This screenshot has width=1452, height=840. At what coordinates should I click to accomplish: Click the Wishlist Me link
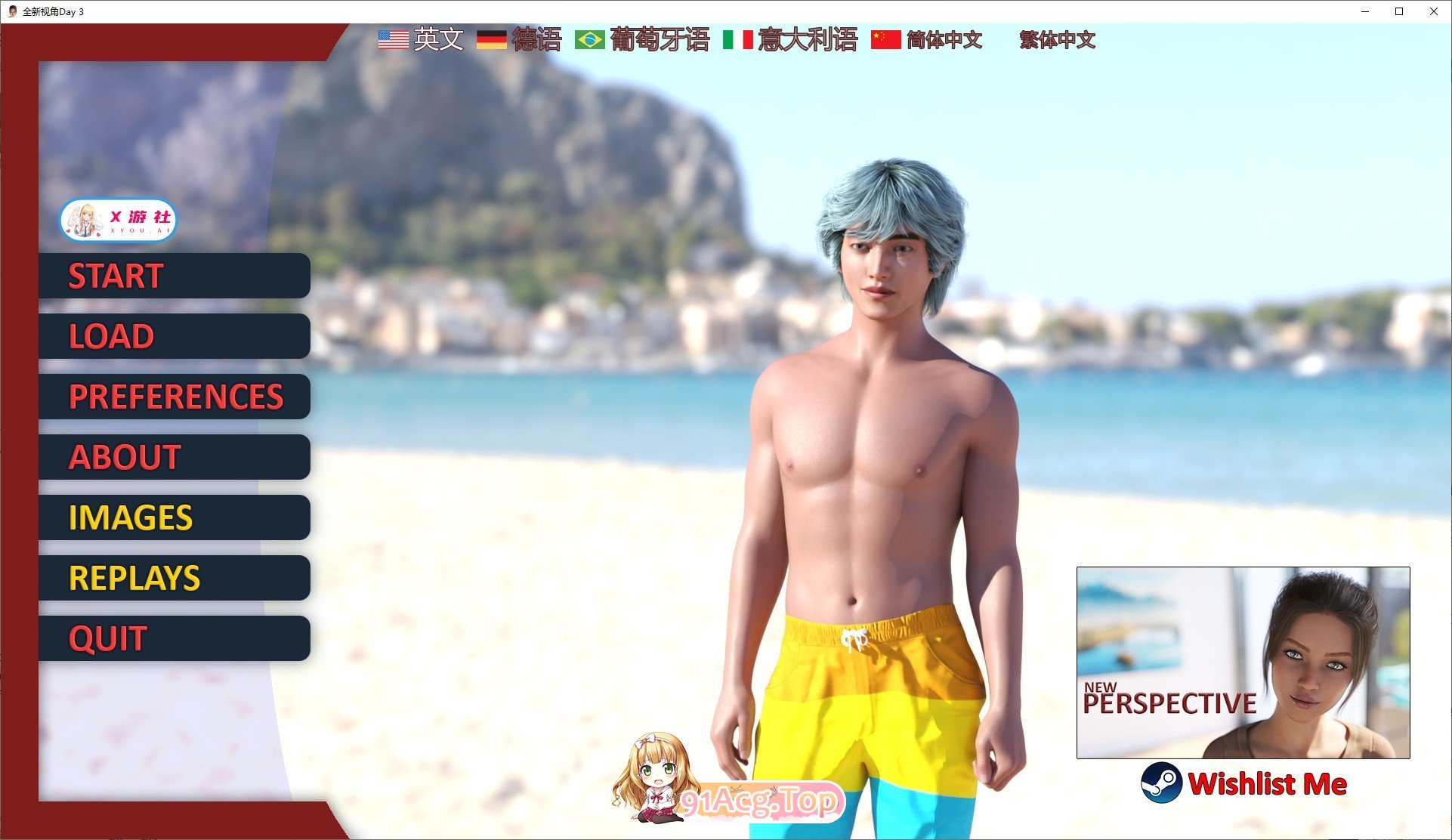pyautogui.click(x=1269, y=784)
